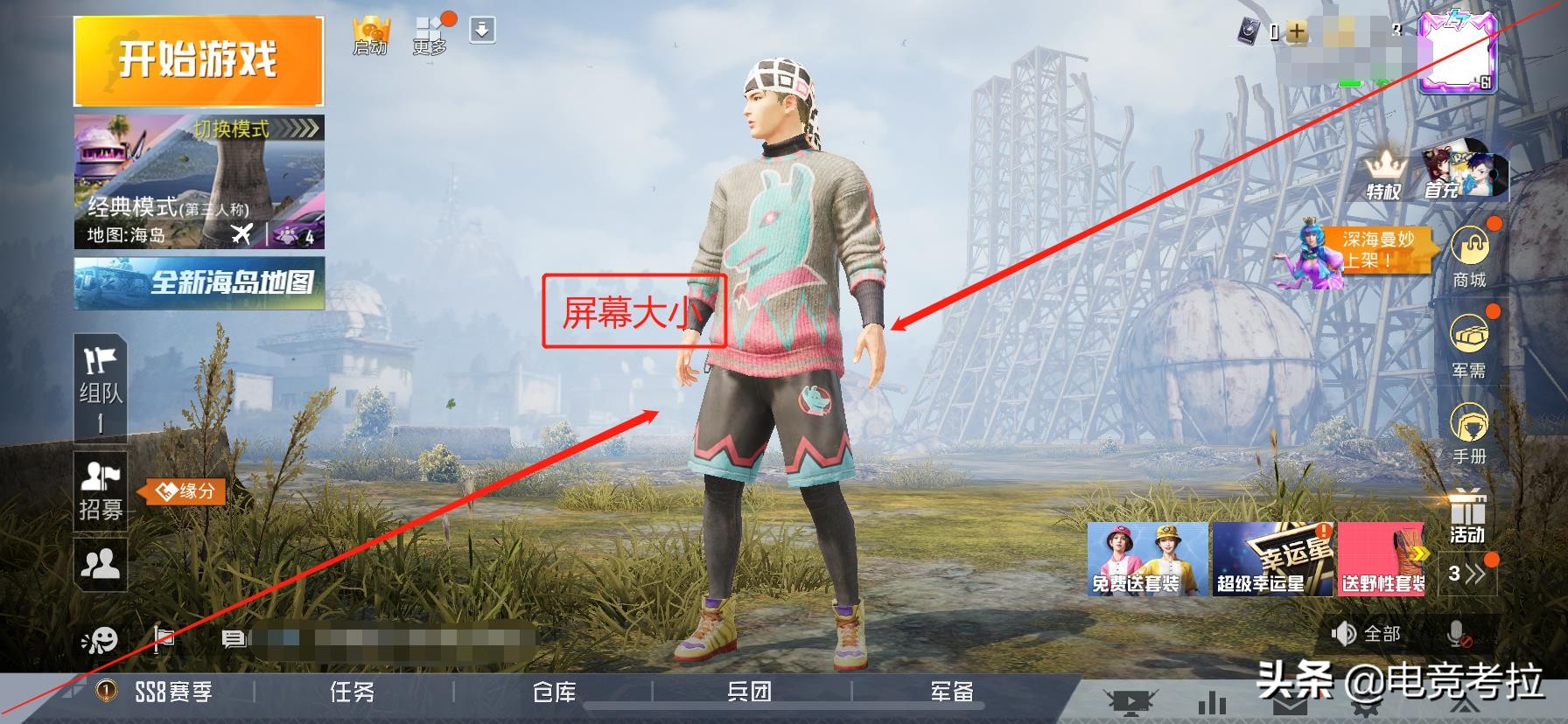
Task: Mute the microphone icon
Action: point(1455,635)
